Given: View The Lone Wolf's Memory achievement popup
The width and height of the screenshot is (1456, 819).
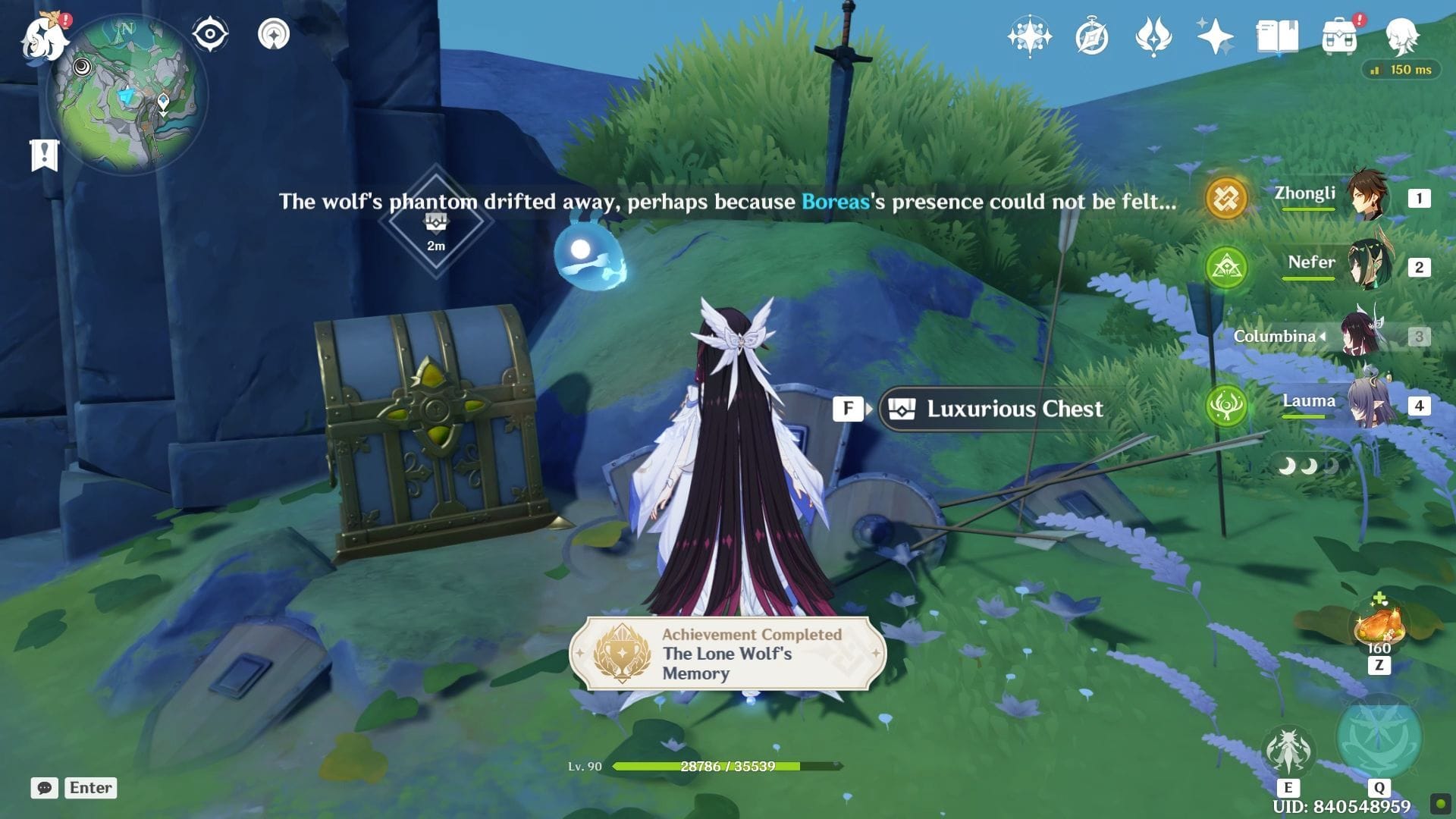Looking at the screenshot, I should (727, 654).
